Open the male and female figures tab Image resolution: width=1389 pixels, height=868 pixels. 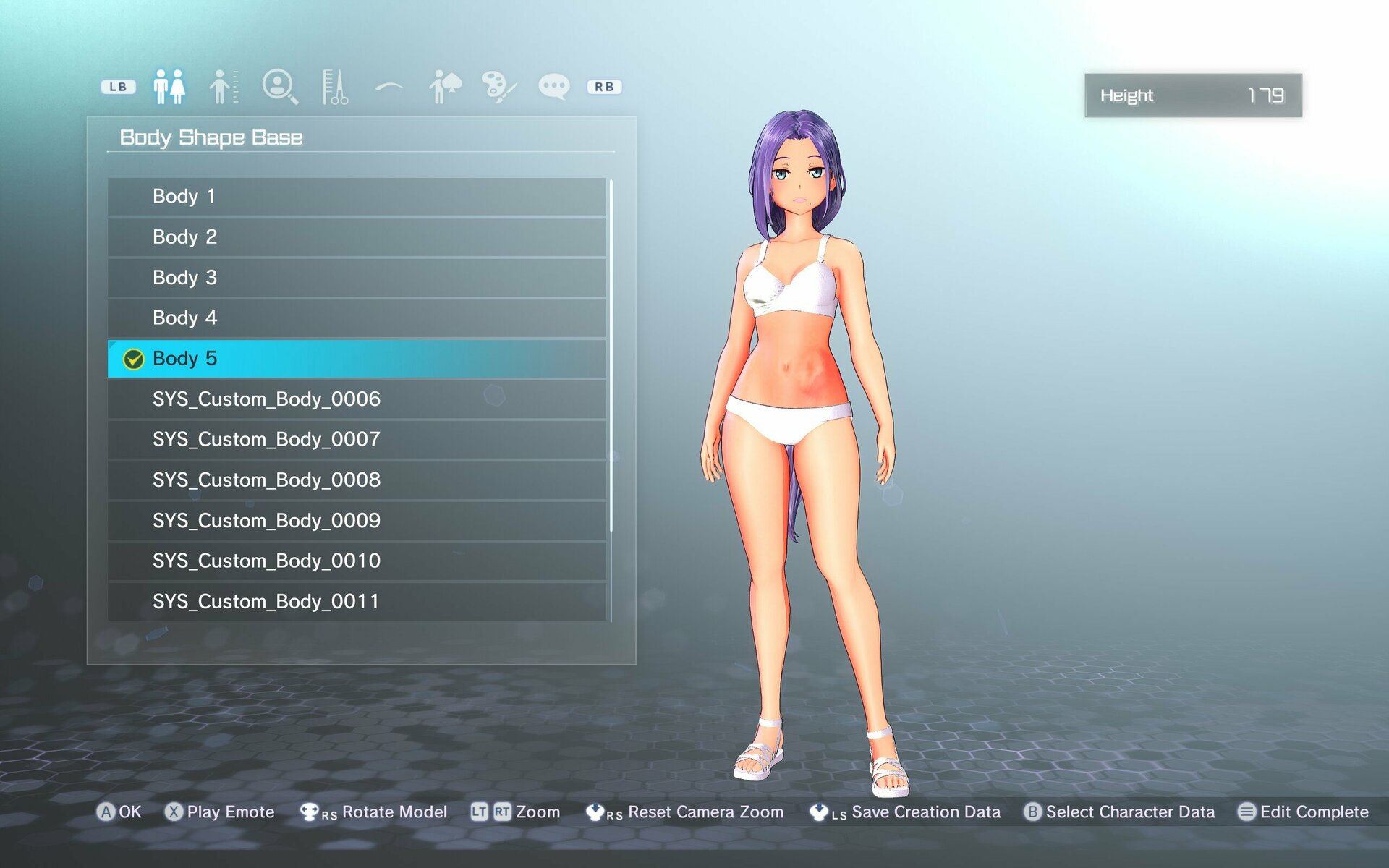point(169,87)
